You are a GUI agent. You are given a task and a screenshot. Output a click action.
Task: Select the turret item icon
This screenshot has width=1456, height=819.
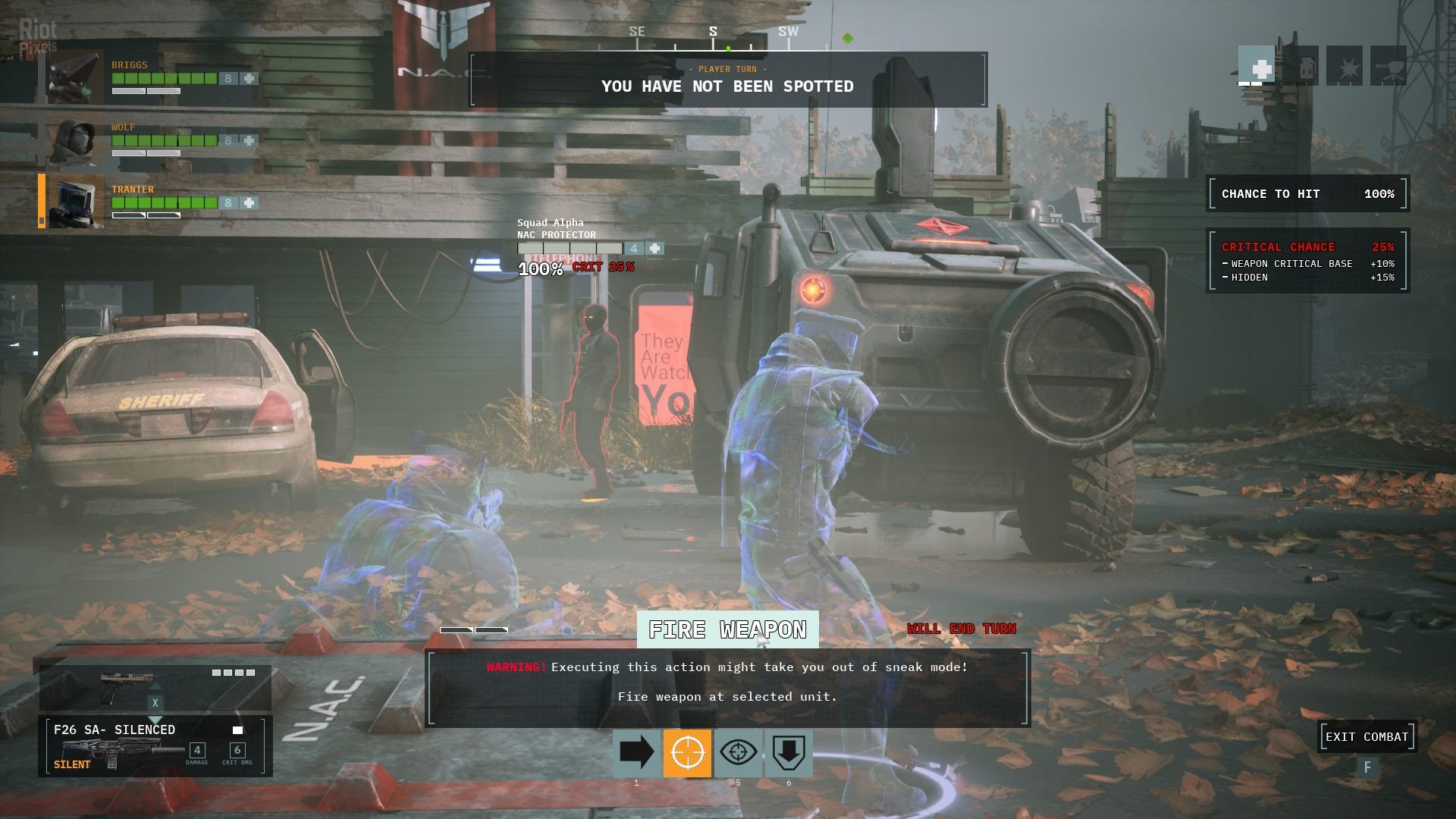point(1389,67)
